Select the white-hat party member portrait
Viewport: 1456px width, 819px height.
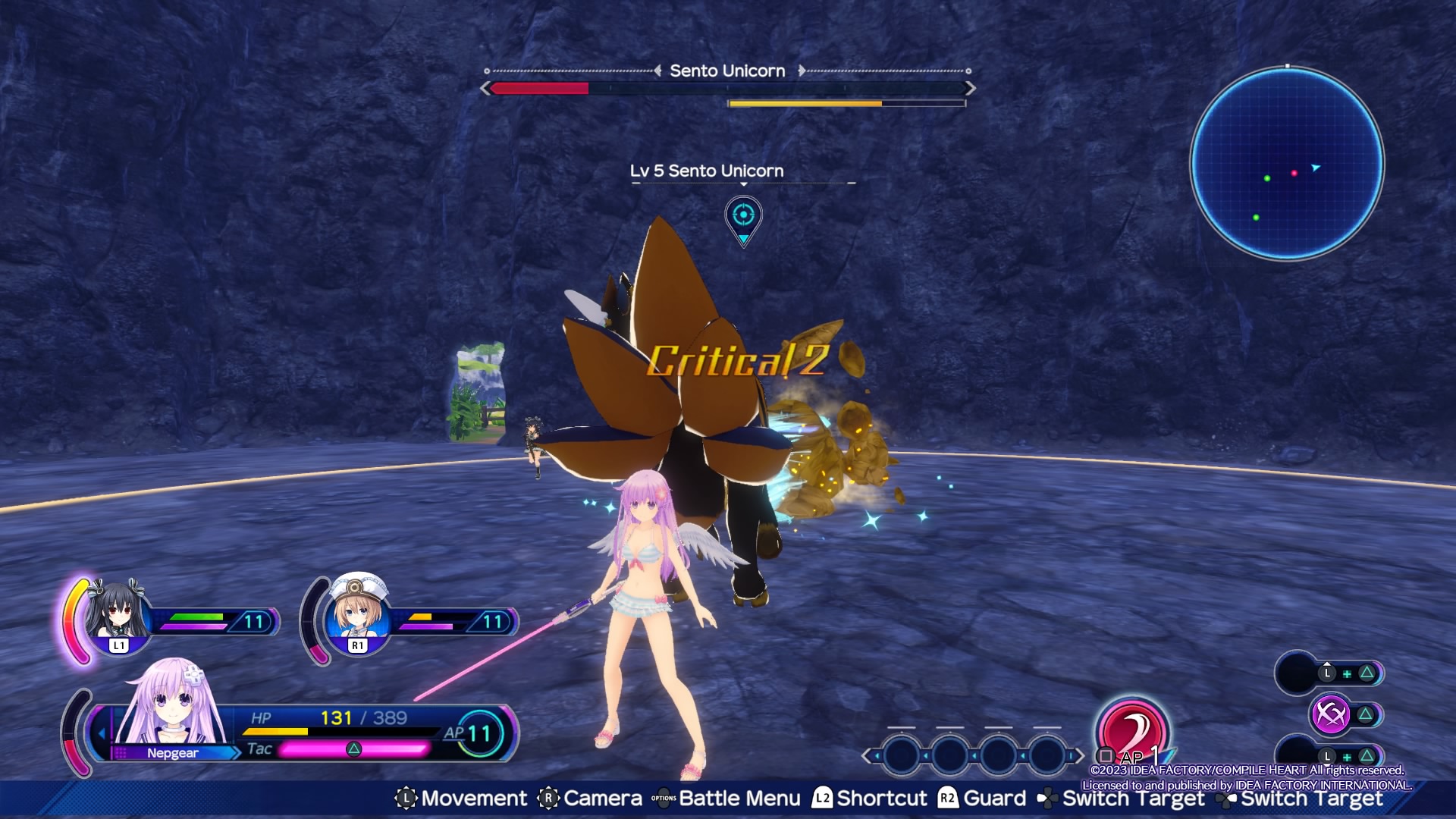tap(358, 613)
